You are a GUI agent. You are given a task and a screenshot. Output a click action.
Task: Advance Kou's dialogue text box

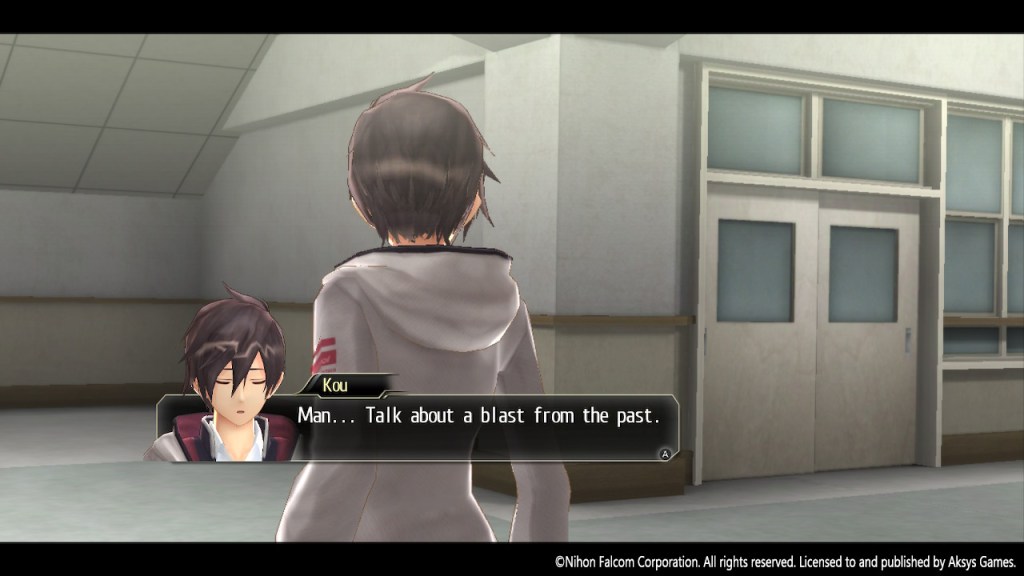pos(663,453)
